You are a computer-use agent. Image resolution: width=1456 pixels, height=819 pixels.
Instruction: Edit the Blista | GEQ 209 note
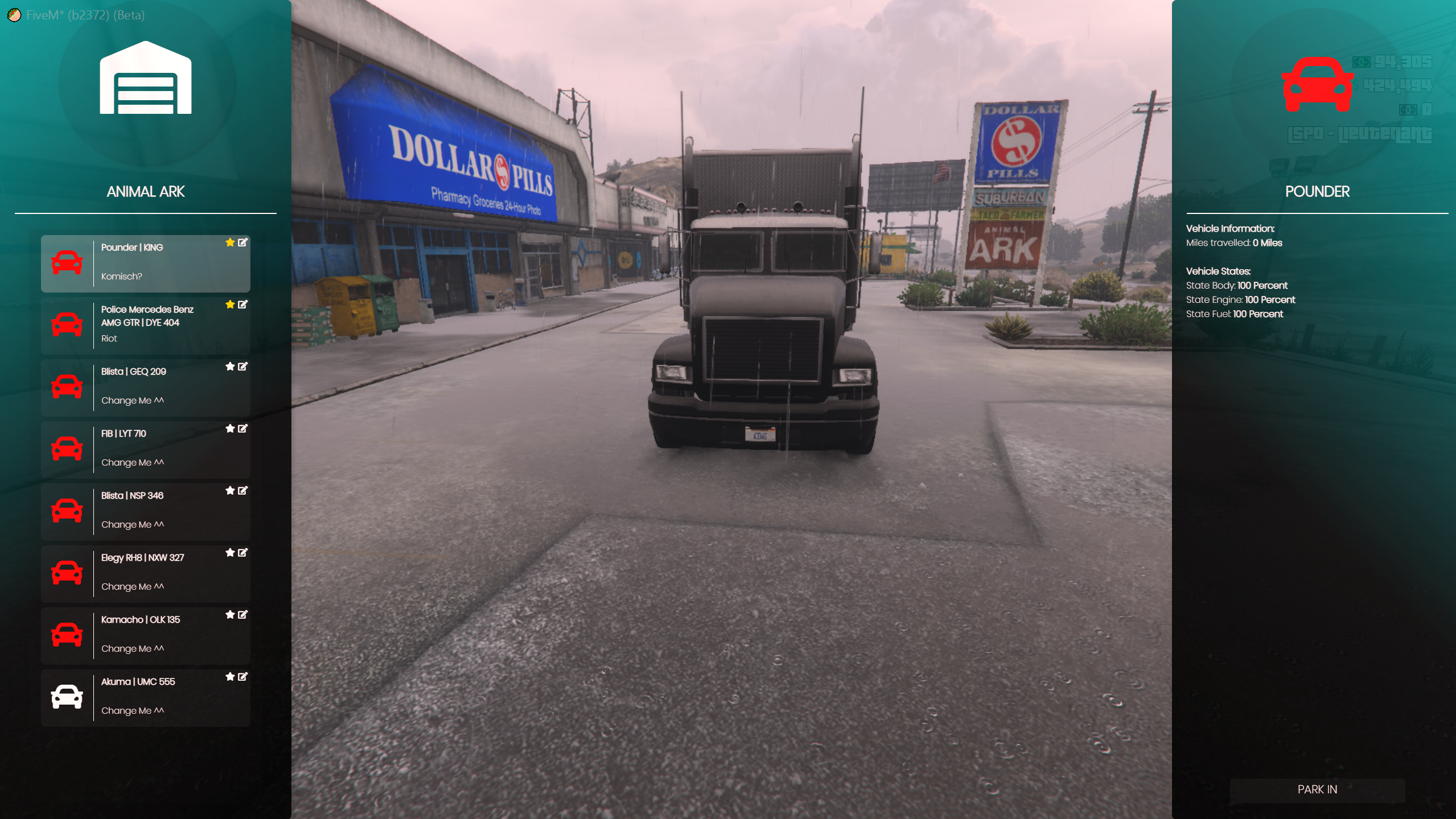click(242, 367)
